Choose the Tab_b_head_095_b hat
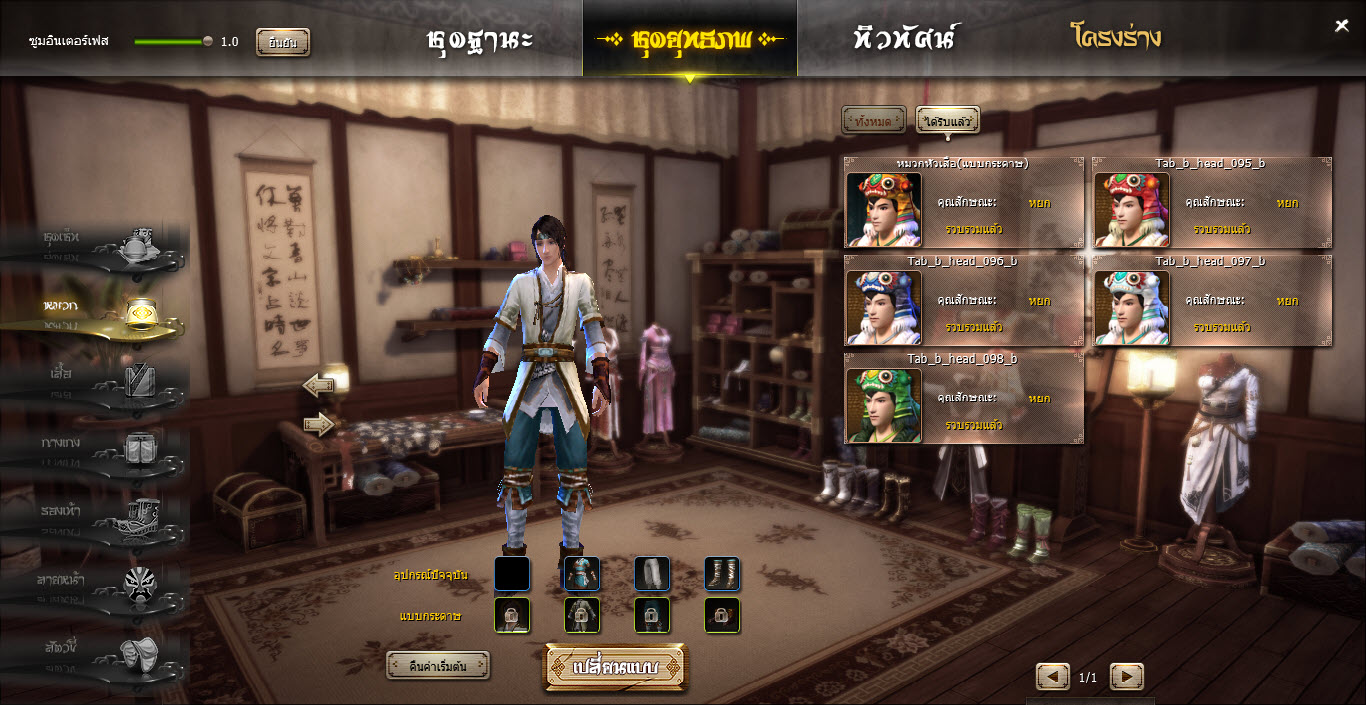Viewport: 1366px width, 705px height. pyautogui.click(x=1211, y=203)
